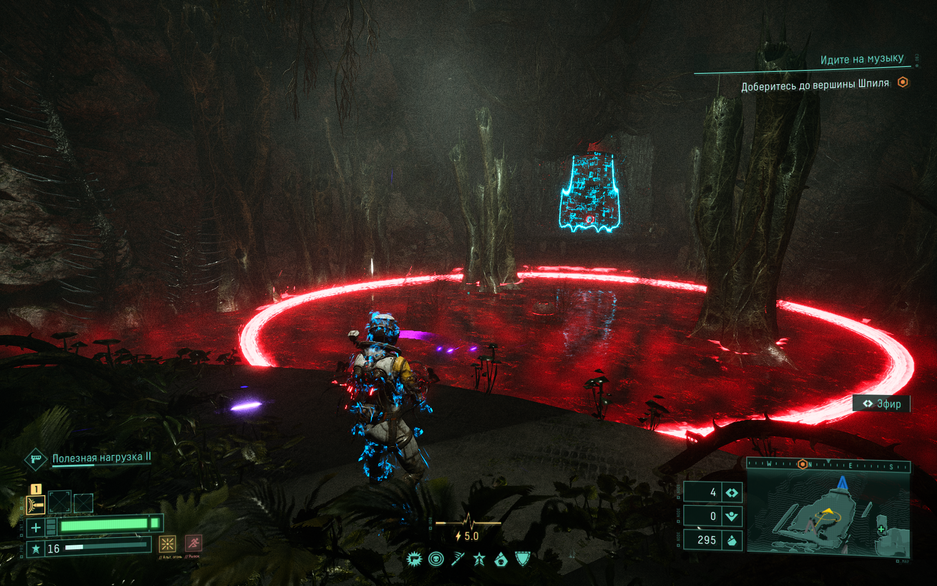
Task: Click the shield-shaped icon in bottom row
Action: pos(522,559)
